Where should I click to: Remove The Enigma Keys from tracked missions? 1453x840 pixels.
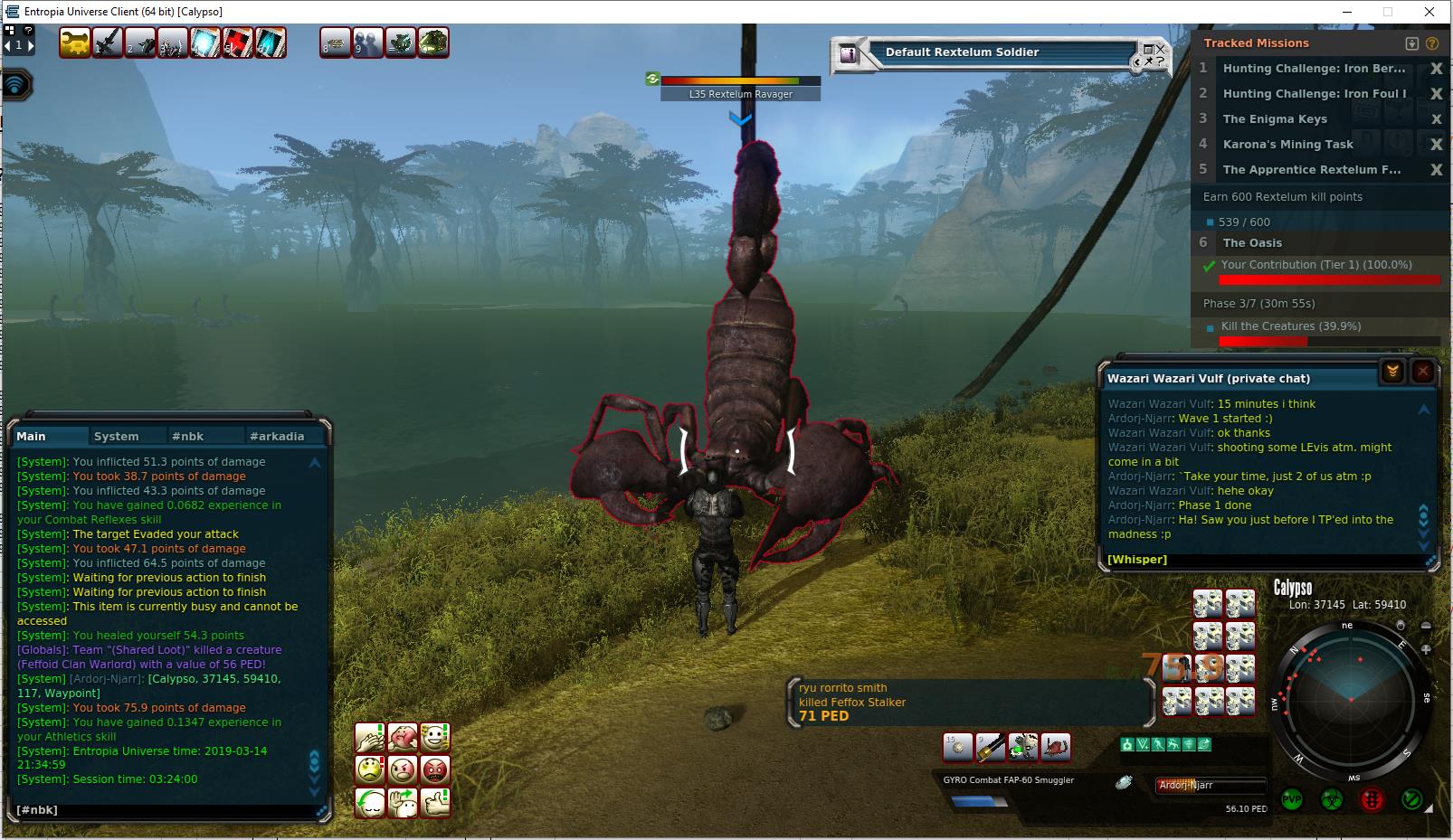pos(1436,119)
